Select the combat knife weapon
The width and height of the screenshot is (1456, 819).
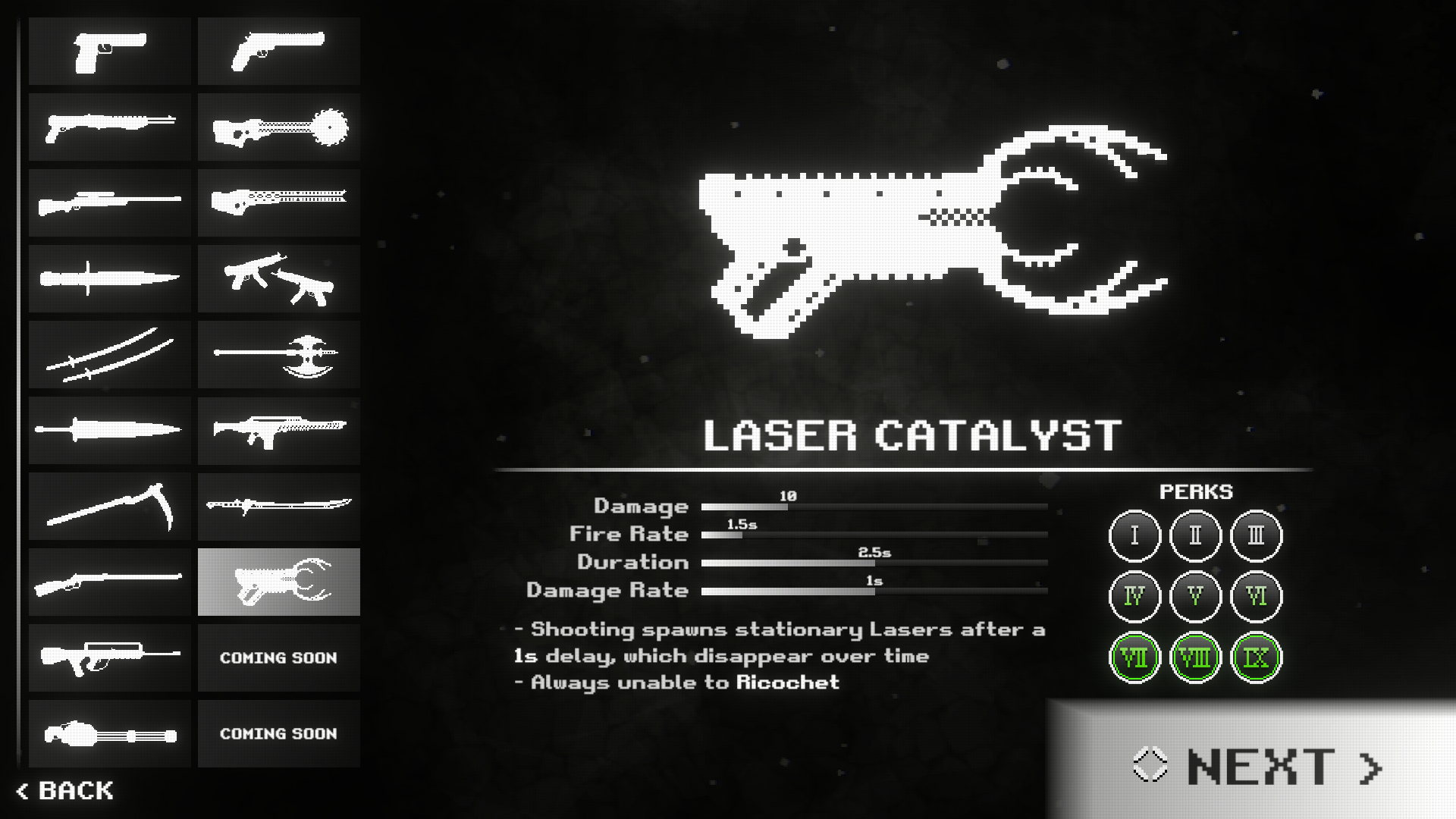(109, 278)
